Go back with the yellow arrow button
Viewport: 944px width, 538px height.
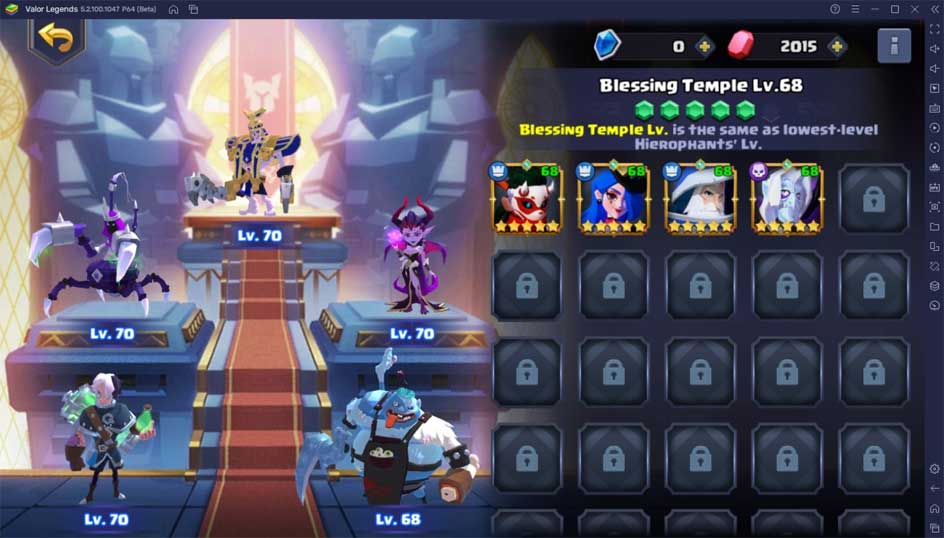click(x=56, y=38)
